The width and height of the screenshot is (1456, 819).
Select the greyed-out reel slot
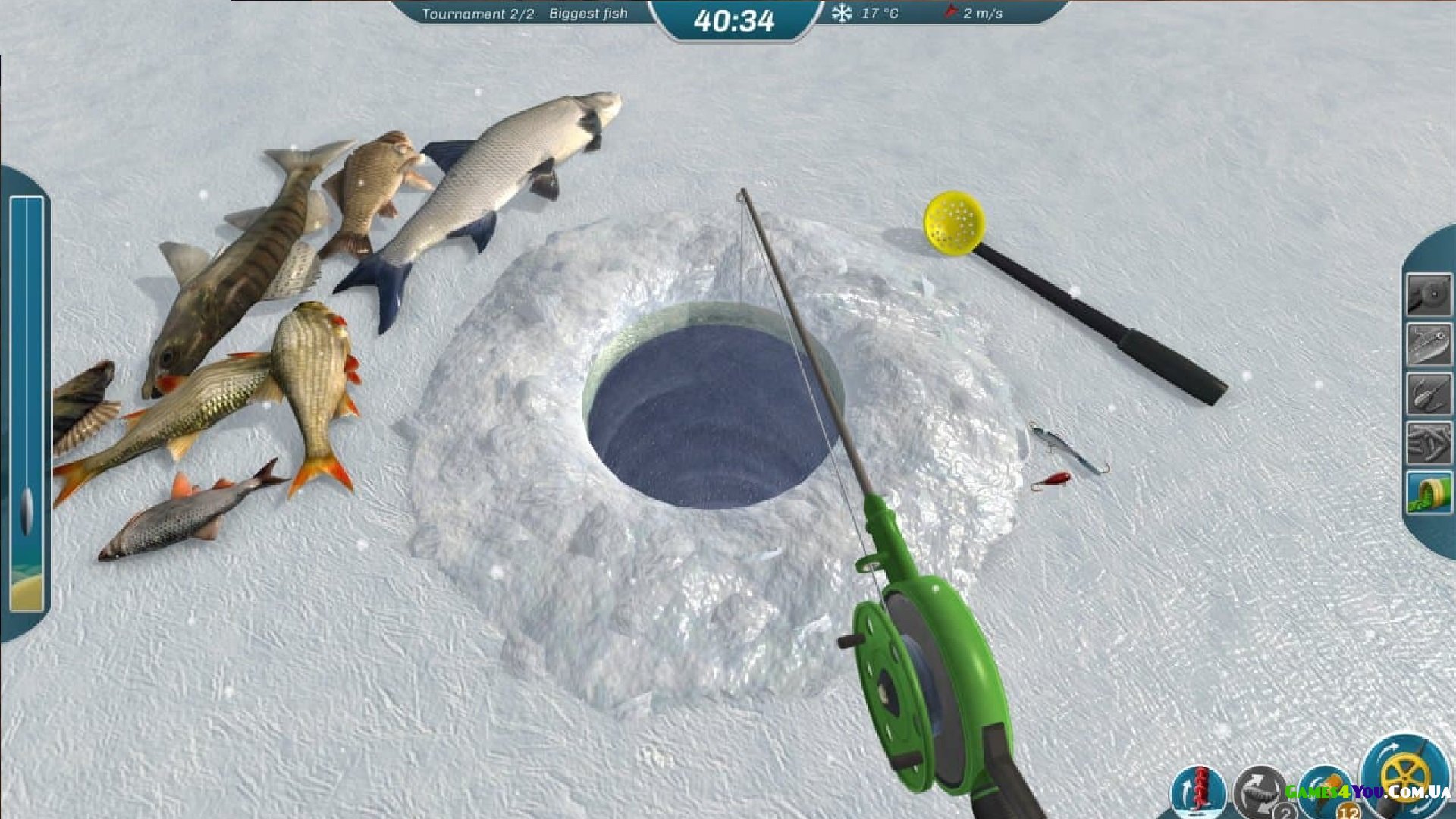coord(1429,294)
